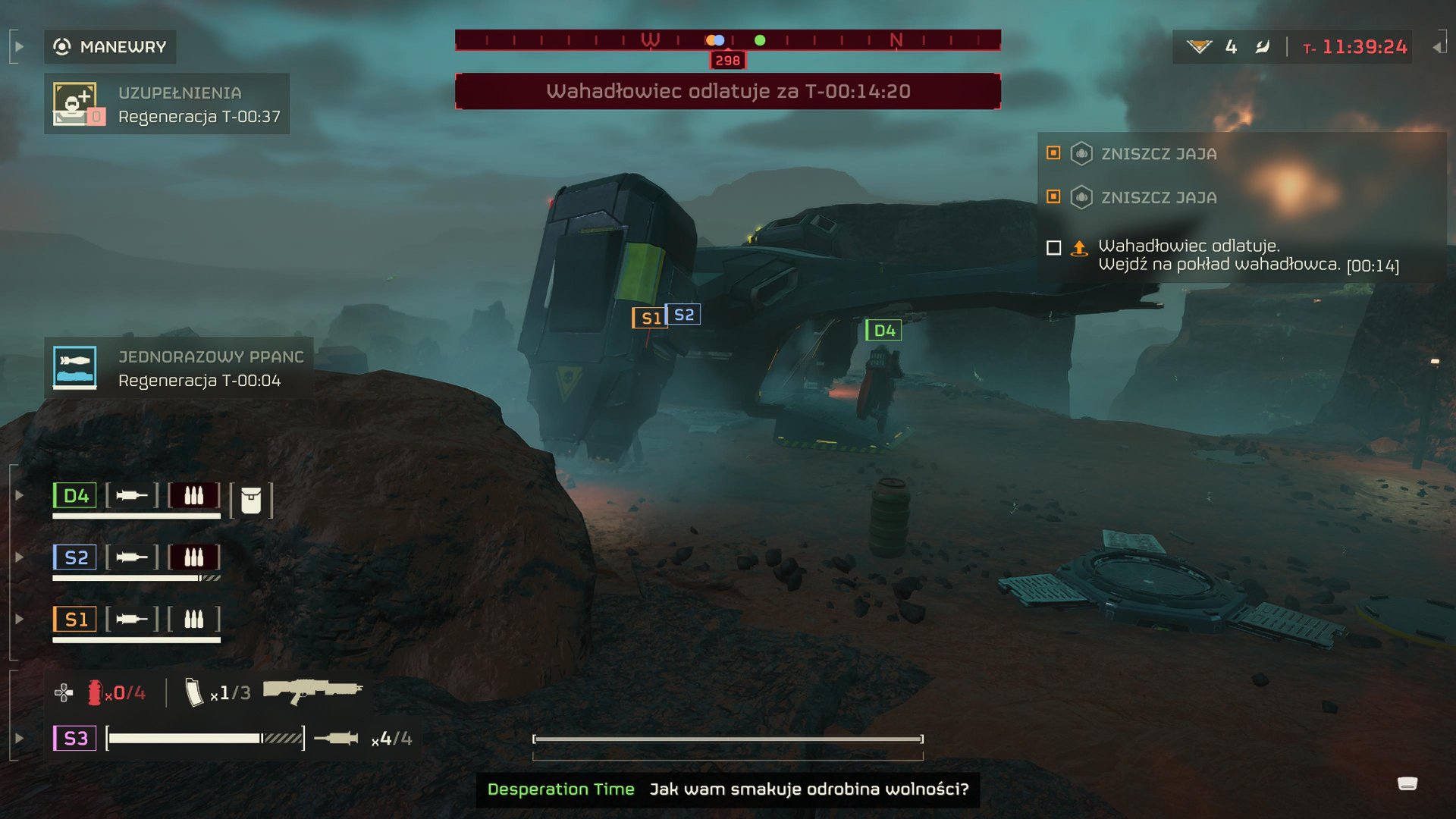
Task: Select the Jednorazowy PPanc stratagem icon
Action: tap(75, 368)
